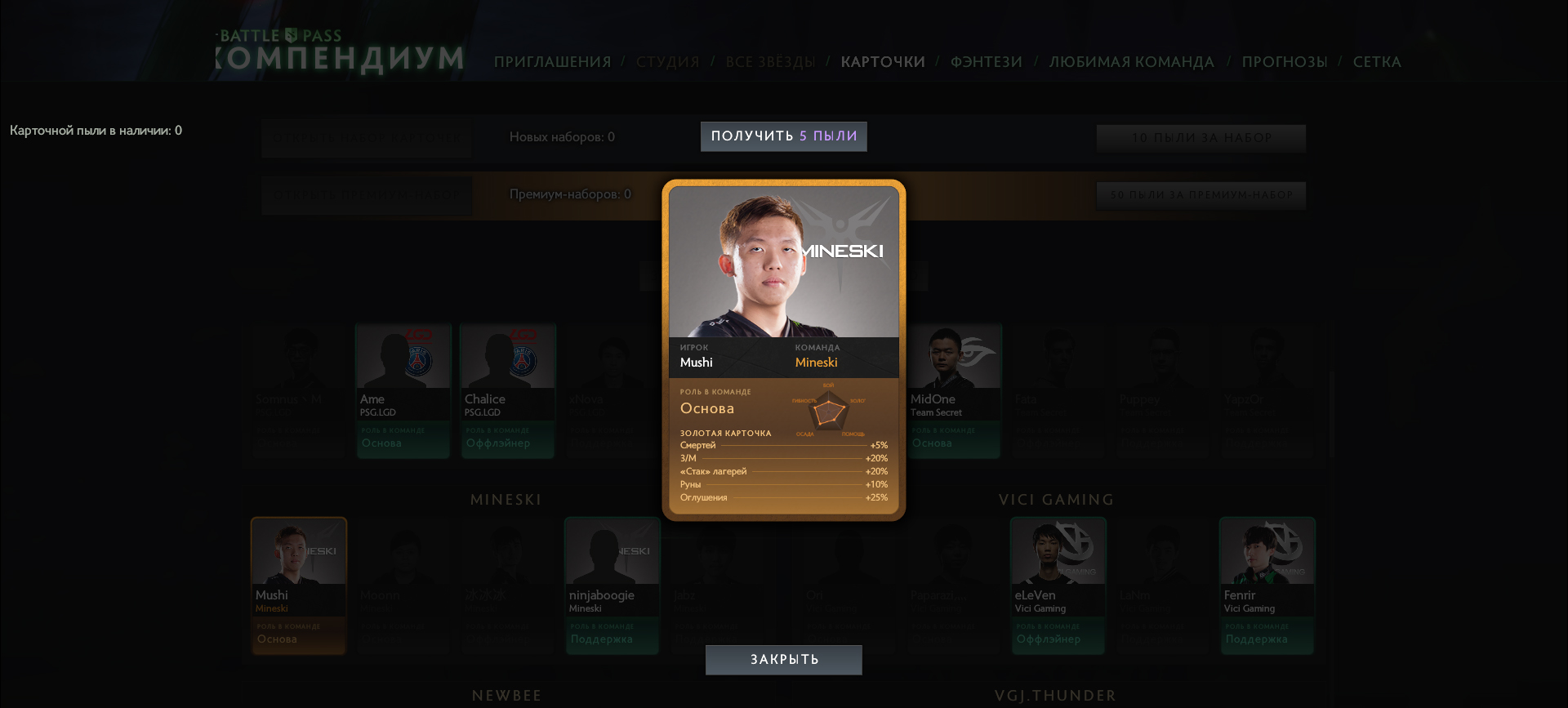Open the Все звёзды tab
1568x708 pixels.
tap(770, 62)
